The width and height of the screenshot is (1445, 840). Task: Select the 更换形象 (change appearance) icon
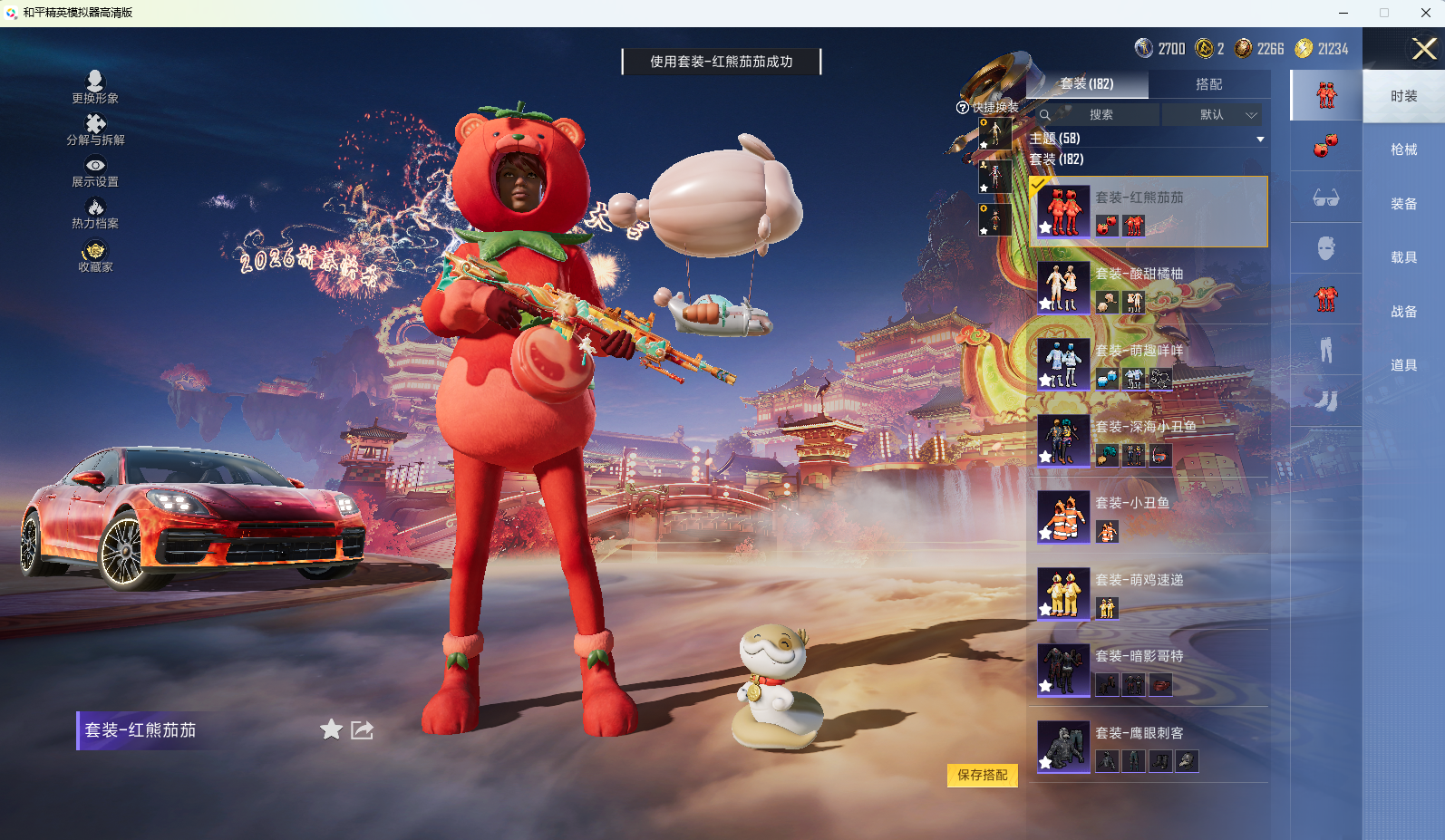click(x=94, y=82)
